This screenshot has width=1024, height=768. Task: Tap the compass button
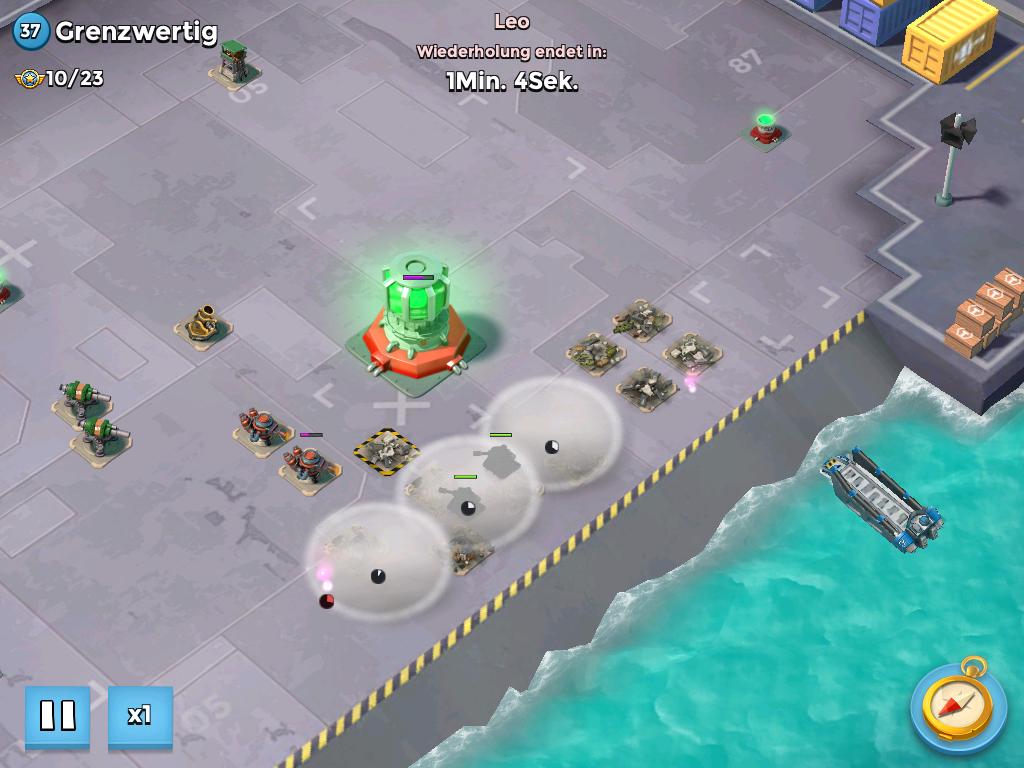[x=958, y=709]
